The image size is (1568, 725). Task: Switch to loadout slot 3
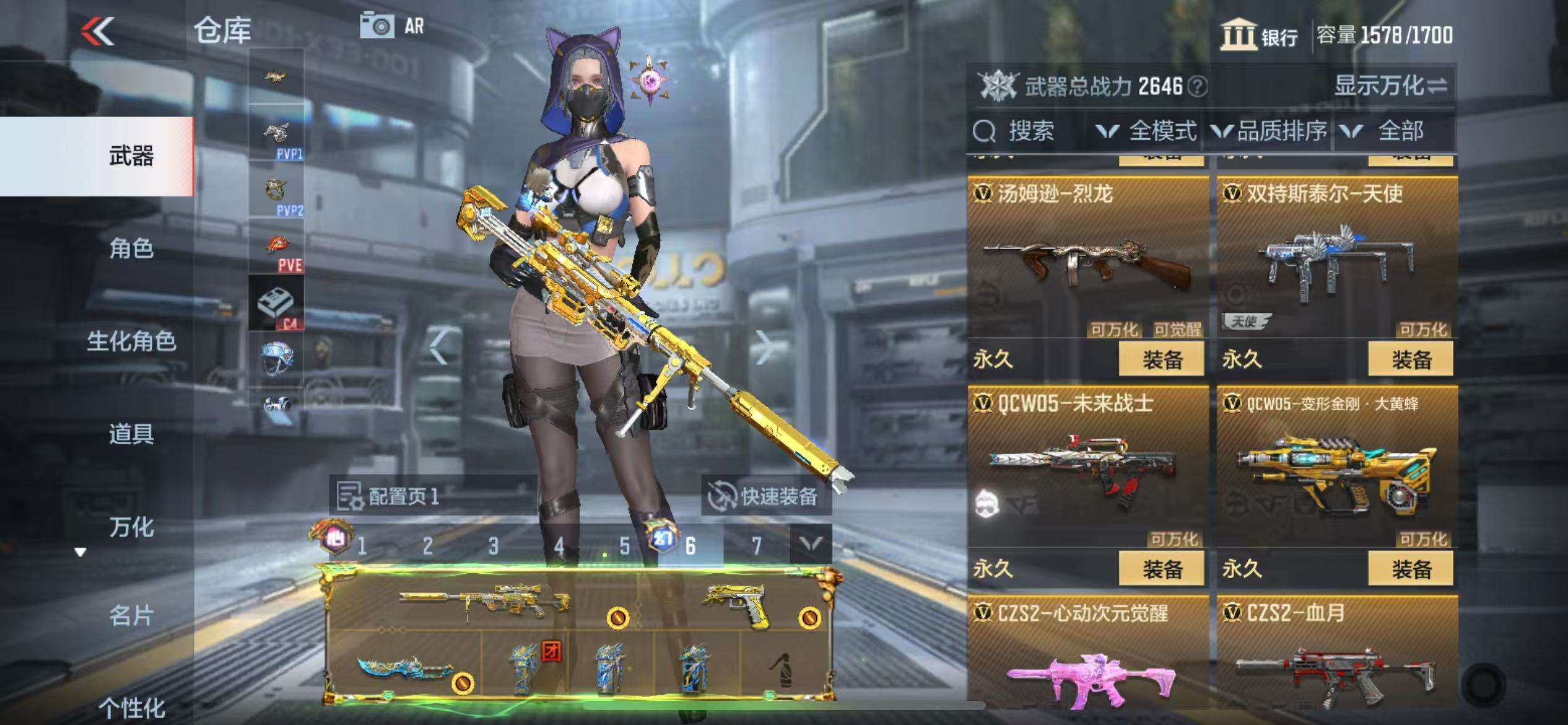point(493,546)
